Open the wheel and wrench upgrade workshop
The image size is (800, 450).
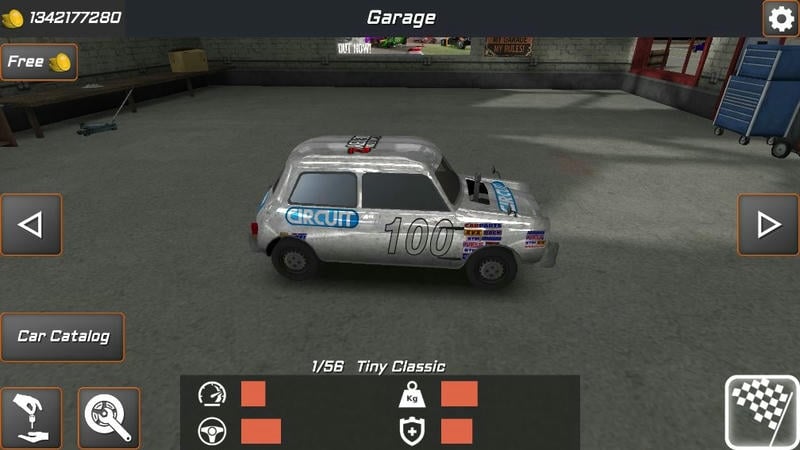pos(108,418)
